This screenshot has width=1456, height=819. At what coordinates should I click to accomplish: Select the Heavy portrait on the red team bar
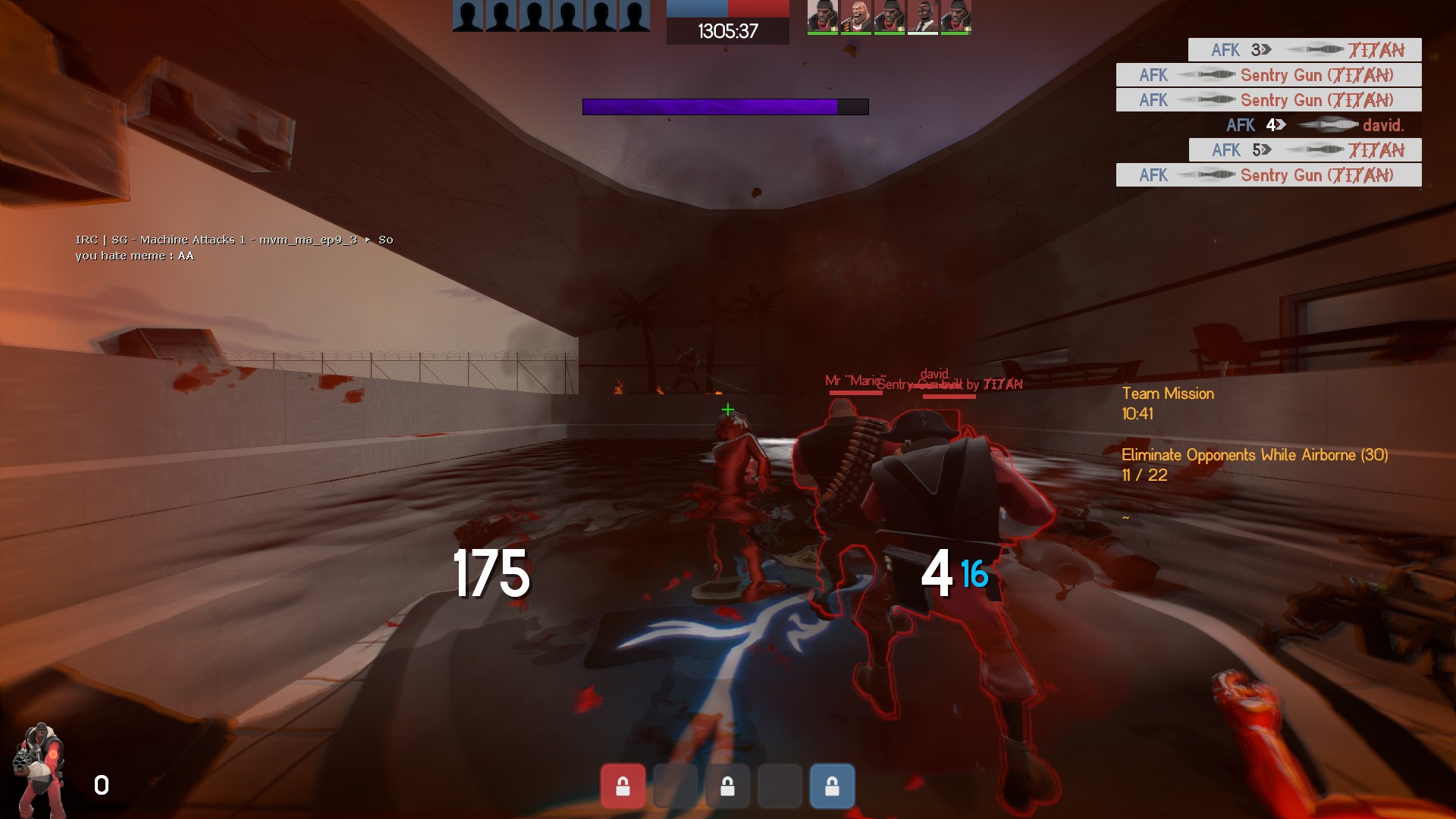pos(856,17)
